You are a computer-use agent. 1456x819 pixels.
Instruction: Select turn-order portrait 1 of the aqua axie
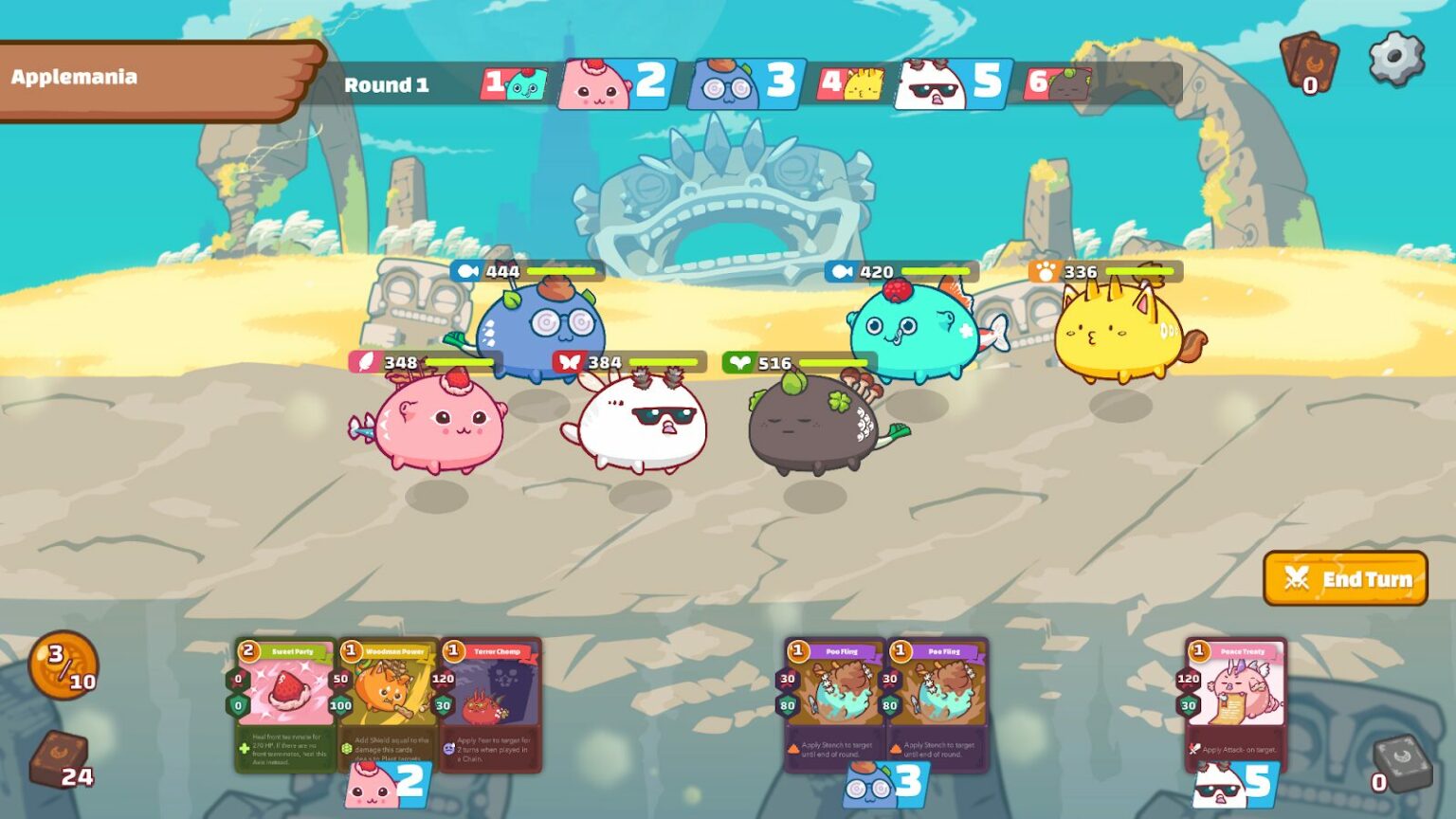click(x=515, y=83)
